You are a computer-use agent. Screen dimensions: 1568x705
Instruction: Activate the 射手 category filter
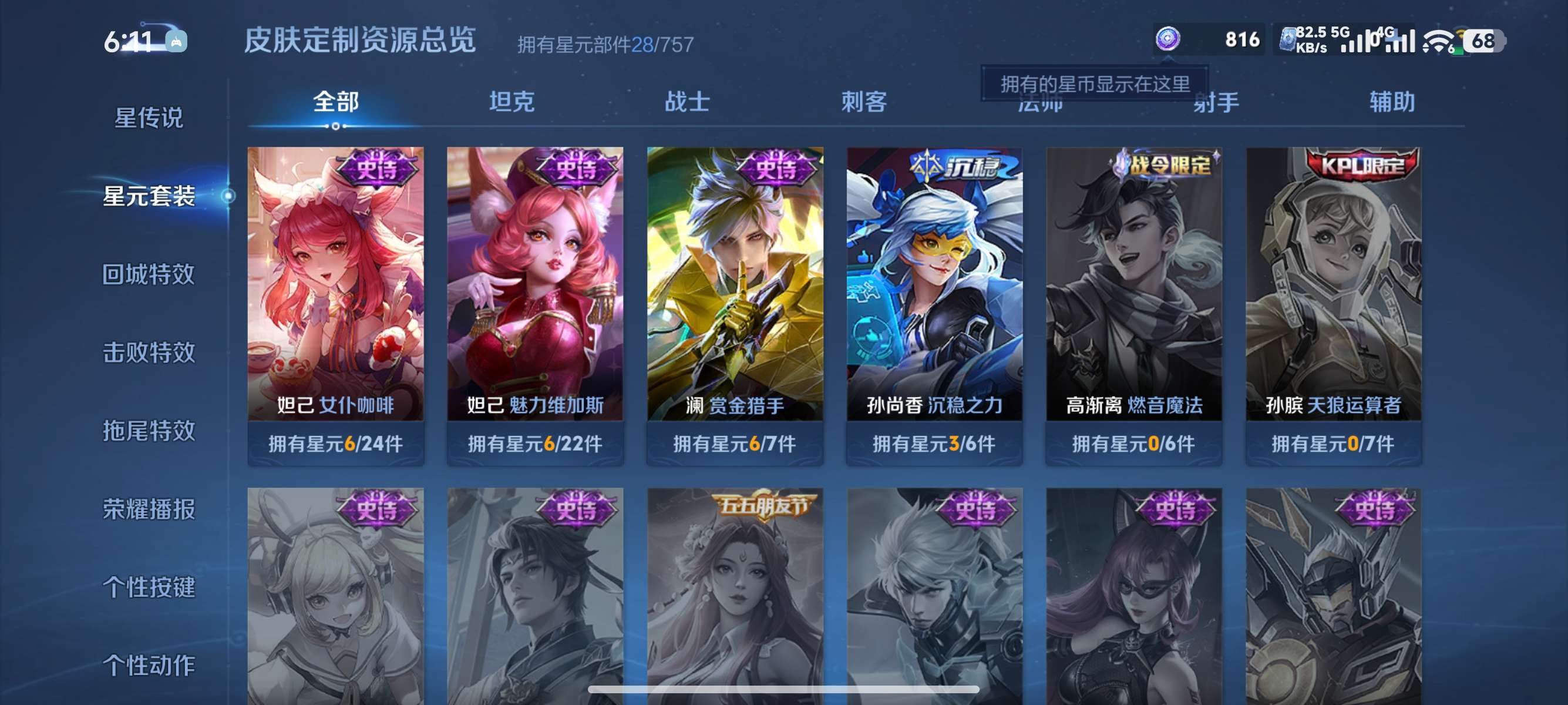click(1215, 102)
